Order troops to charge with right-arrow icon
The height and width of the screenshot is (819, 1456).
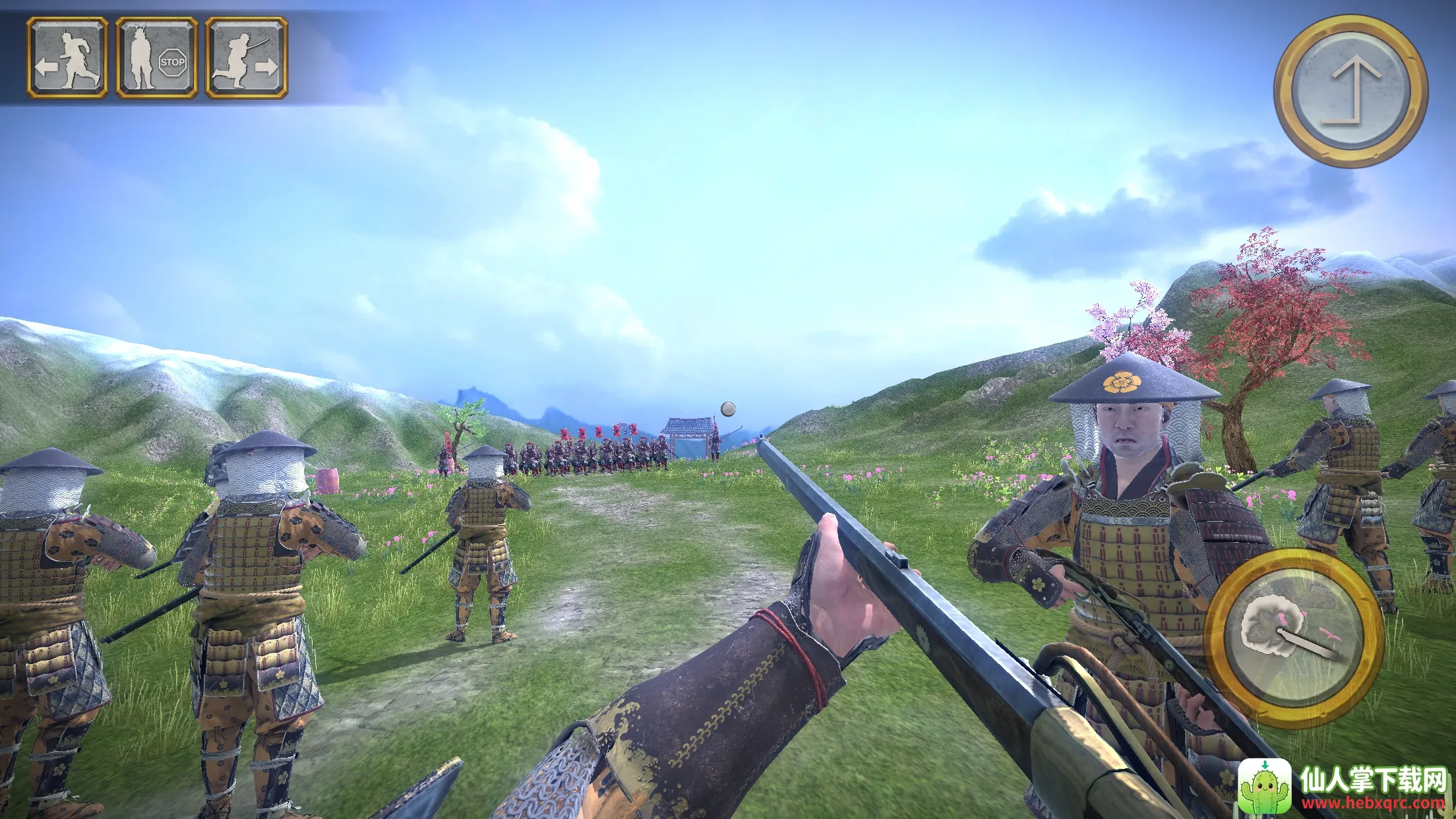point(246,58)
